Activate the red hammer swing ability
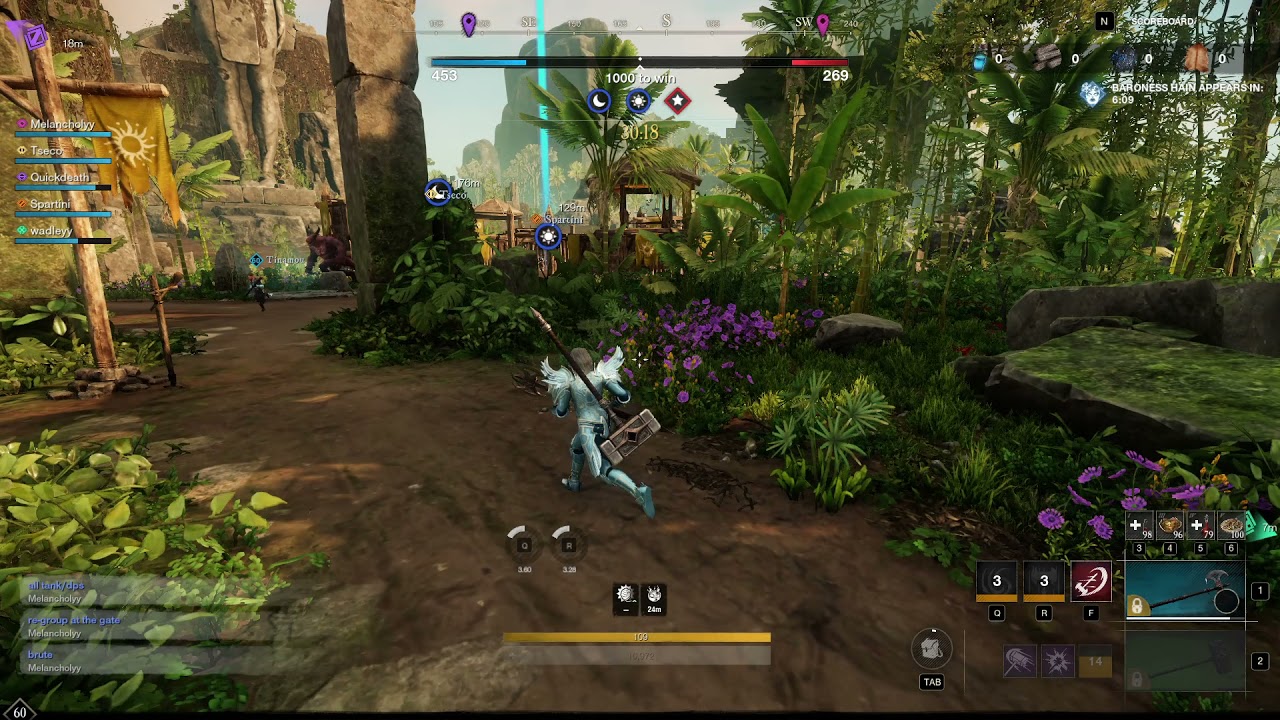 click(x=1091, y=581)
